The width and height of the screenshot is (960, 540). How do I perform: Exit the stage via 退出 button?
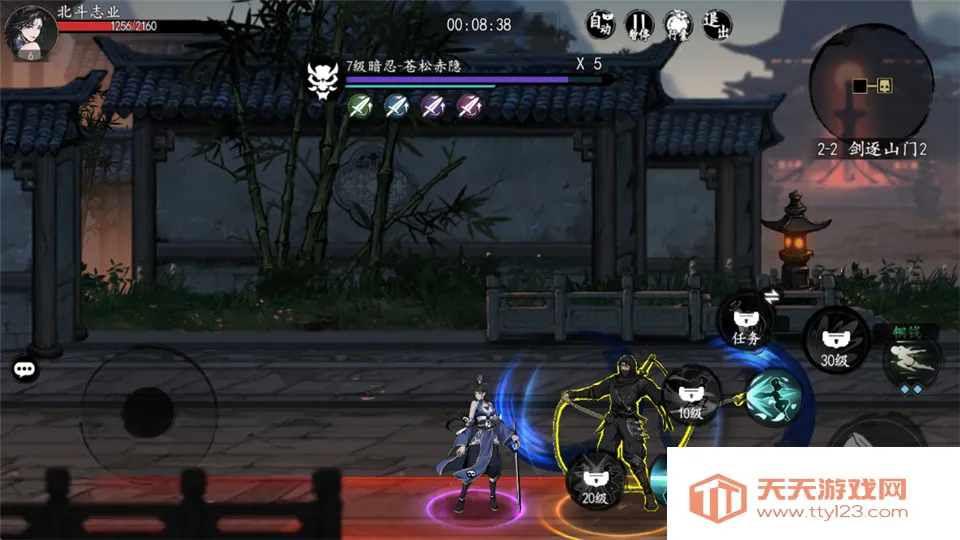tap(717, 24)
